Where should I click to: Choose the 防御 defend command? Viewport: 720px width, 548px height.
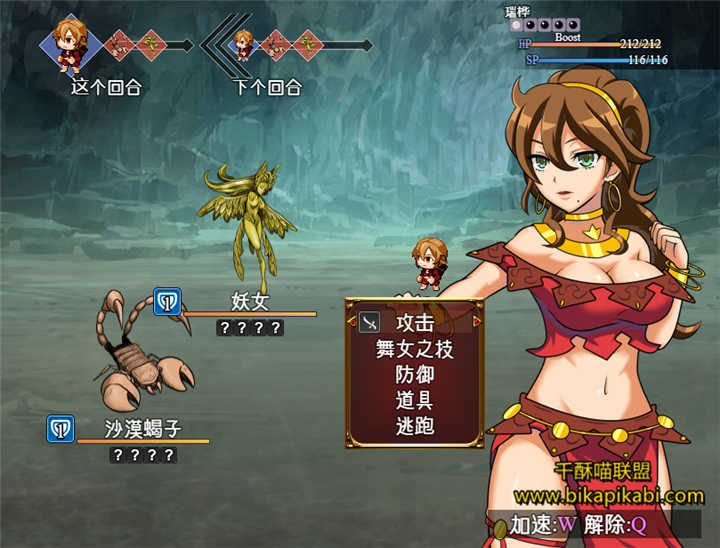[414, 375]
